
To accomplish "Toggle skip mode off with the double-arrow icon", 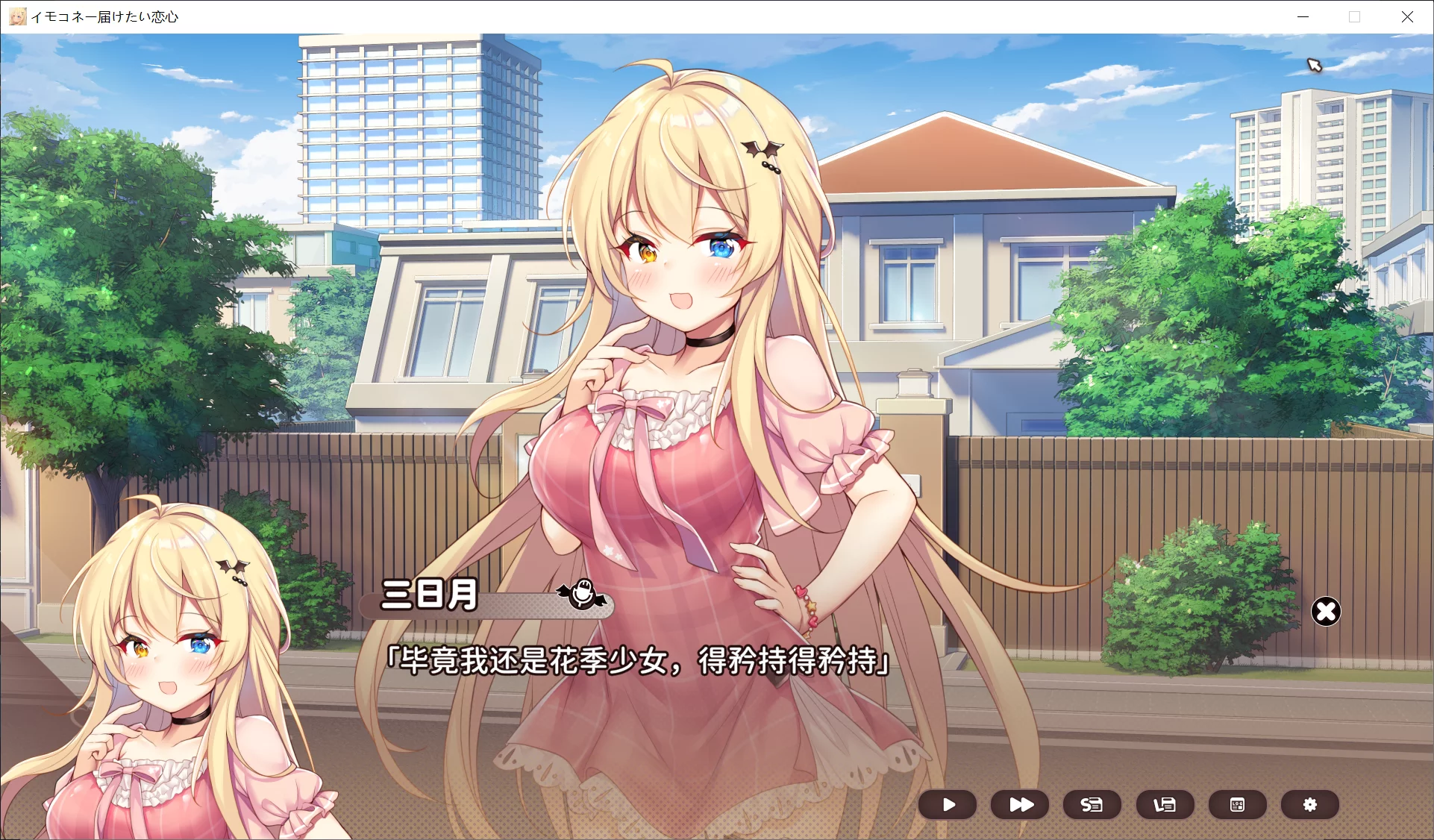I will click(x=1019, y=805).
